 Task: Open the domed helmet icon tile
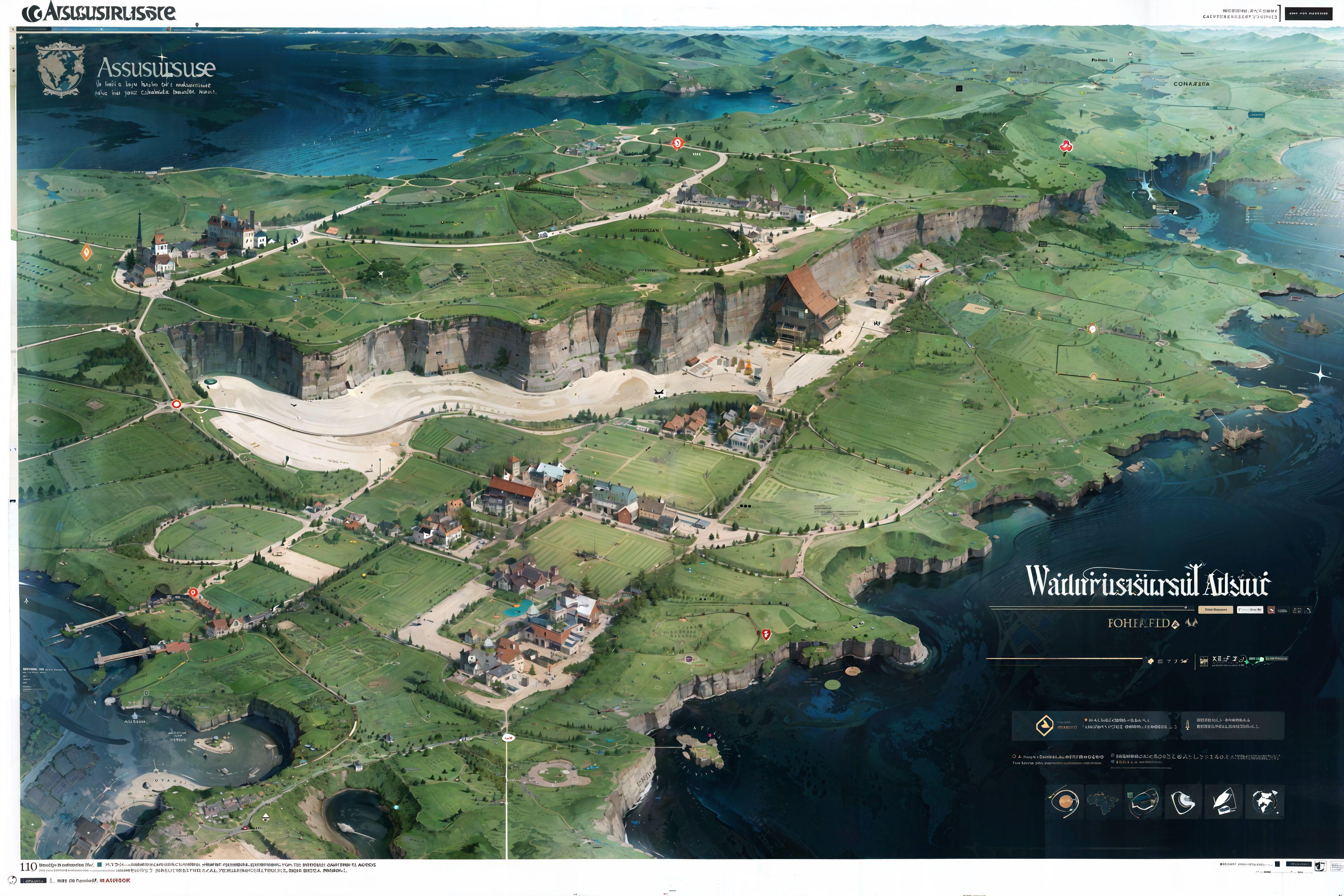pos(1143,801)
